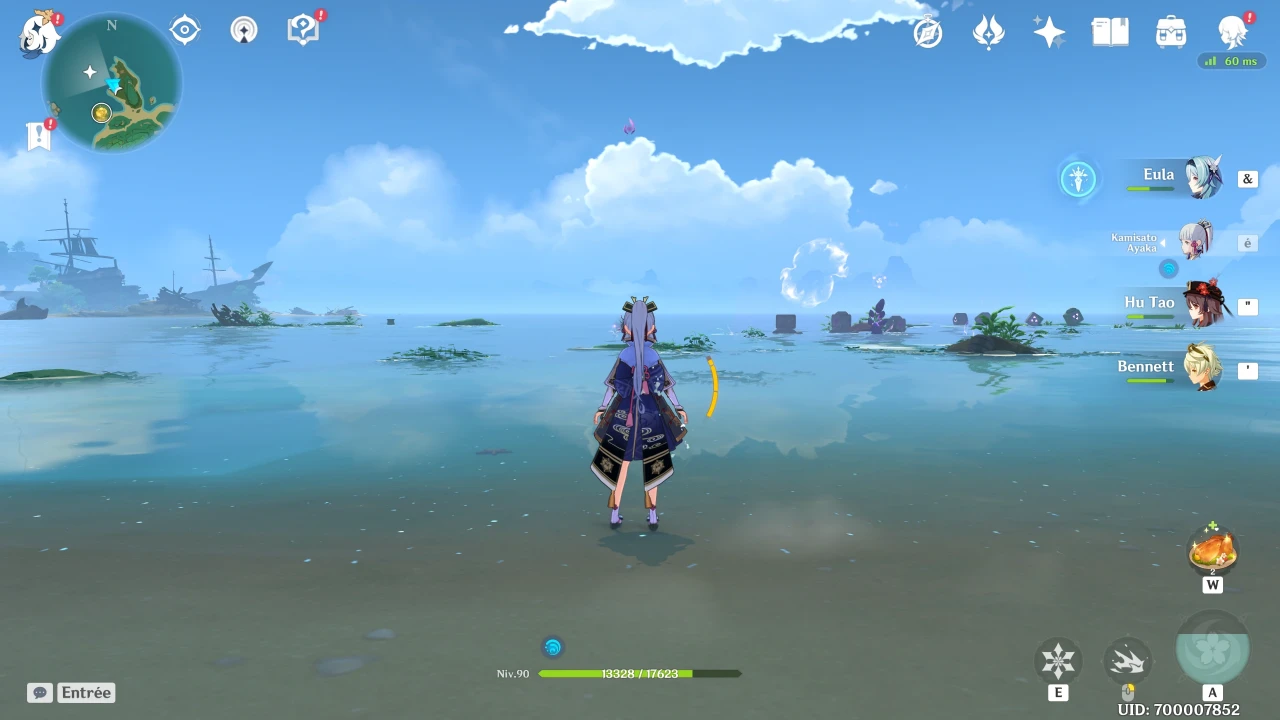Viewport: 1280px width, 720px height.
Task: Open the Wish menu sparkle icon
Action: [1049, 32]
